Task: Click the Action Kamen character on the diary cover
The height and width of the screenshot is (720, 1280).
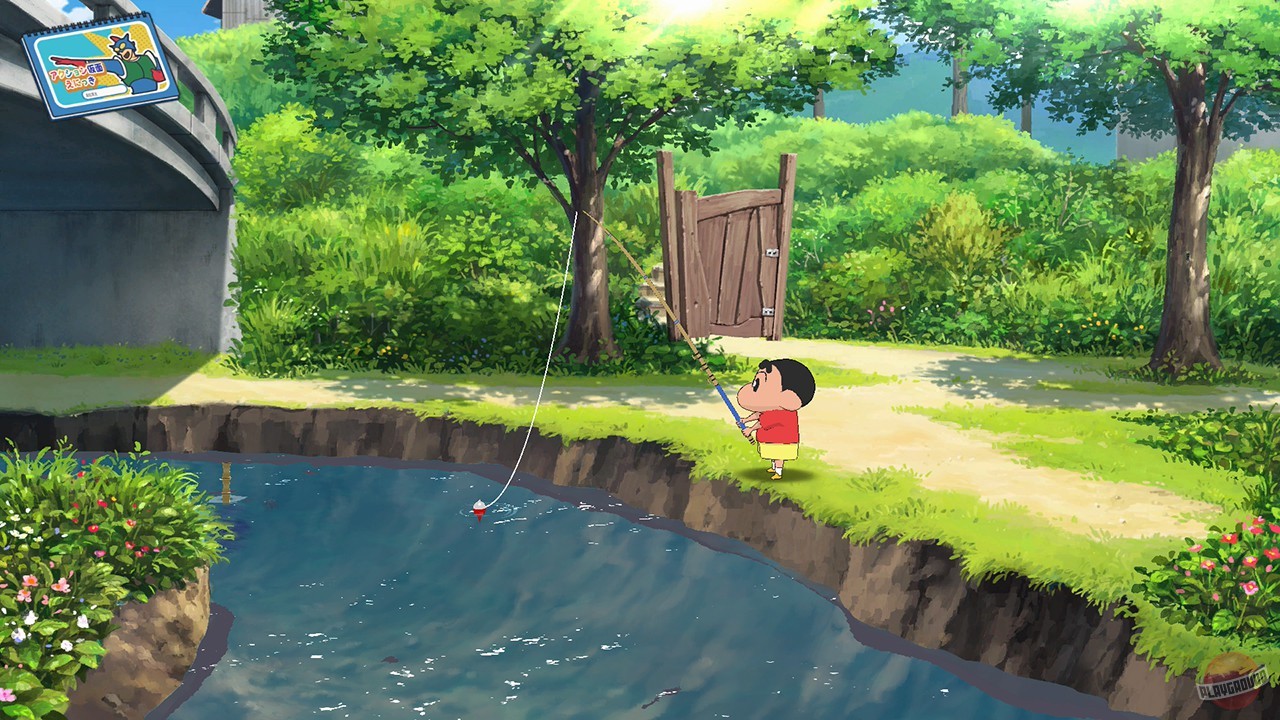Action: [x=130, y=55]
